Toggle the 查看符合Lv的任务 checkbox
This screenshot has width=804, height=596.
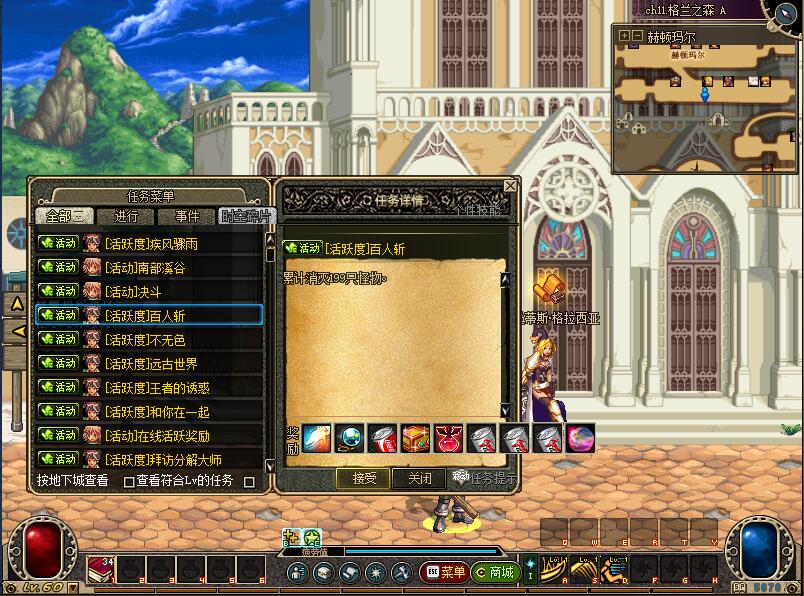(129, 481)
